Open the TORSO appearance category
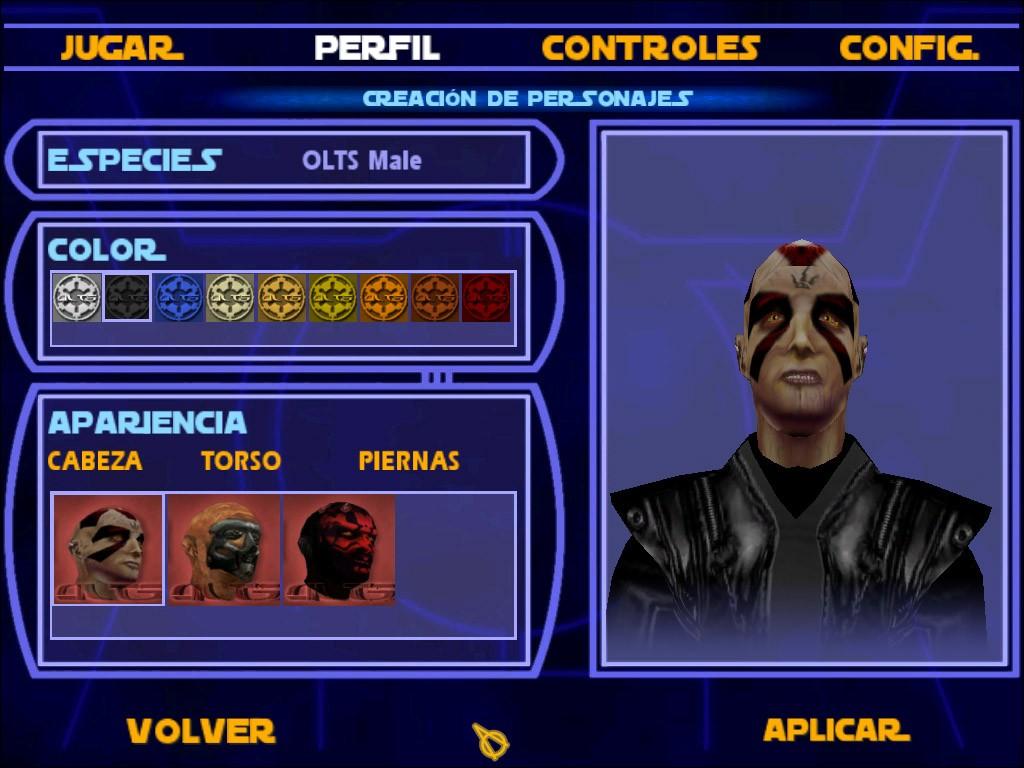This screenshot has height=768, width=1024. (x=240, y=461)
